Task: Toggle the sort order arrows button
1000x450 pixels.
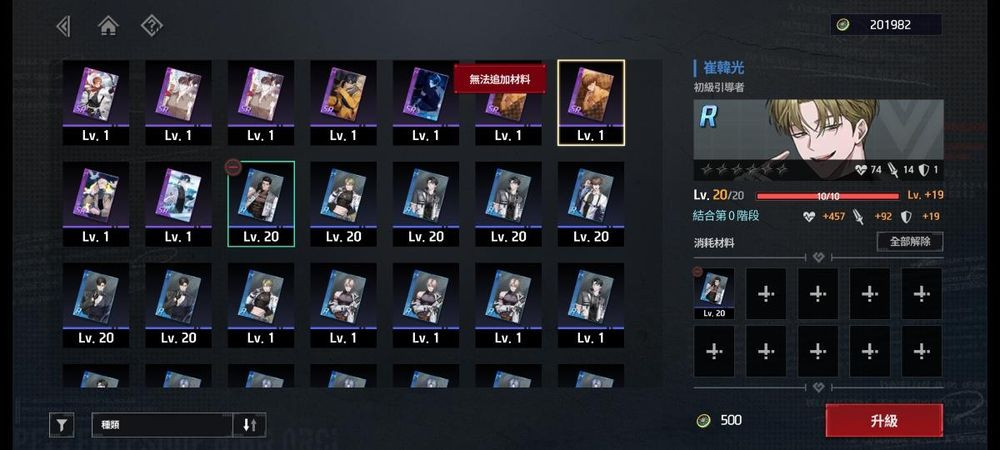Action: (250, 425)
